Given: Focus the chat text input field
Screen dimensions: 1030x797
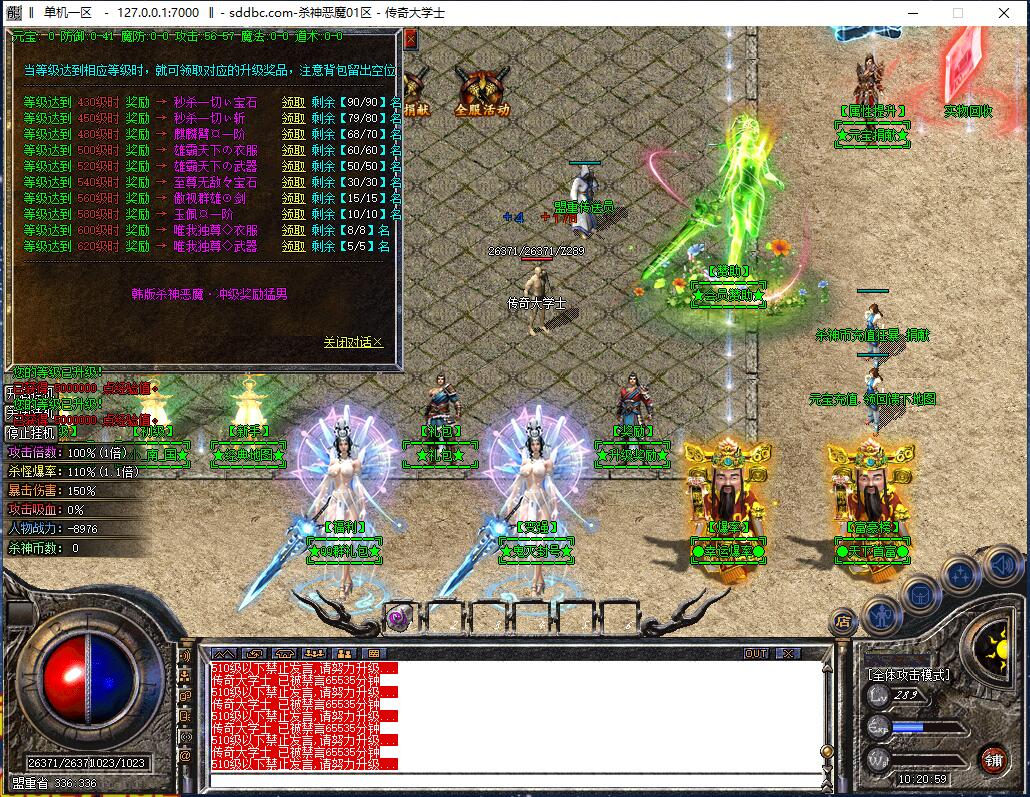Looking at the screenshot, I should 510,780.
